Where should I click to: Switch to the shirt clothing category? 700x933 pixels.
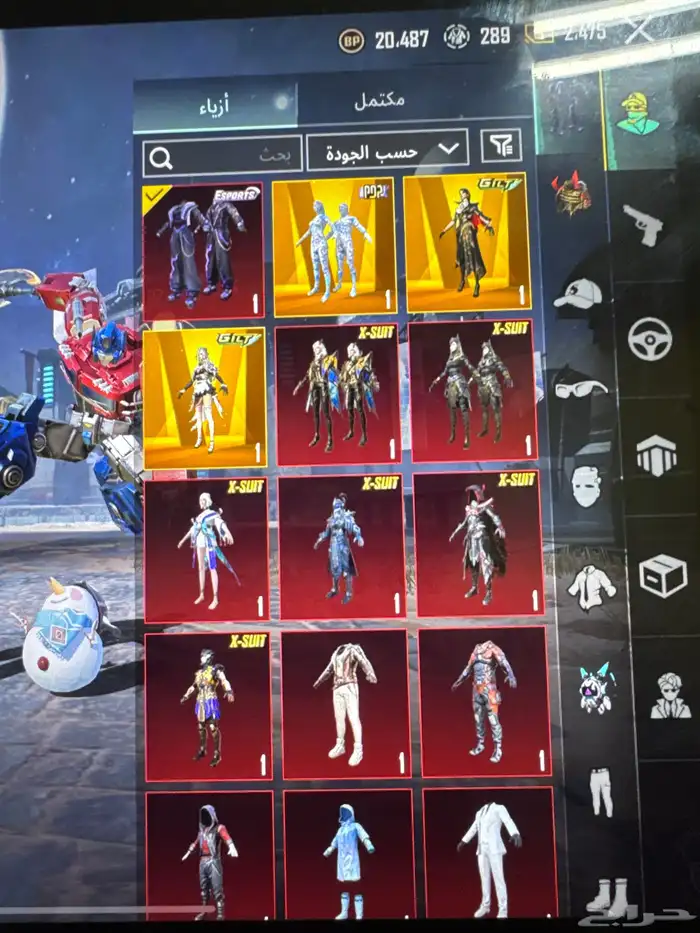tap(591, 586)
